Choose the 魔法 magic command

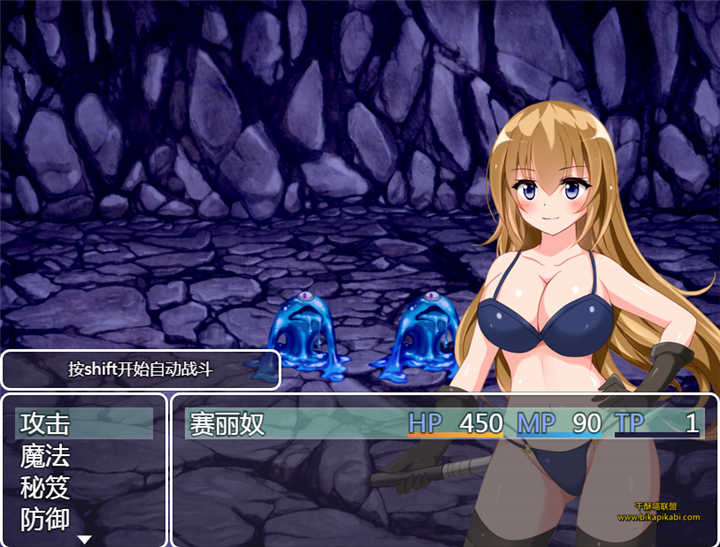coord(46,456)
